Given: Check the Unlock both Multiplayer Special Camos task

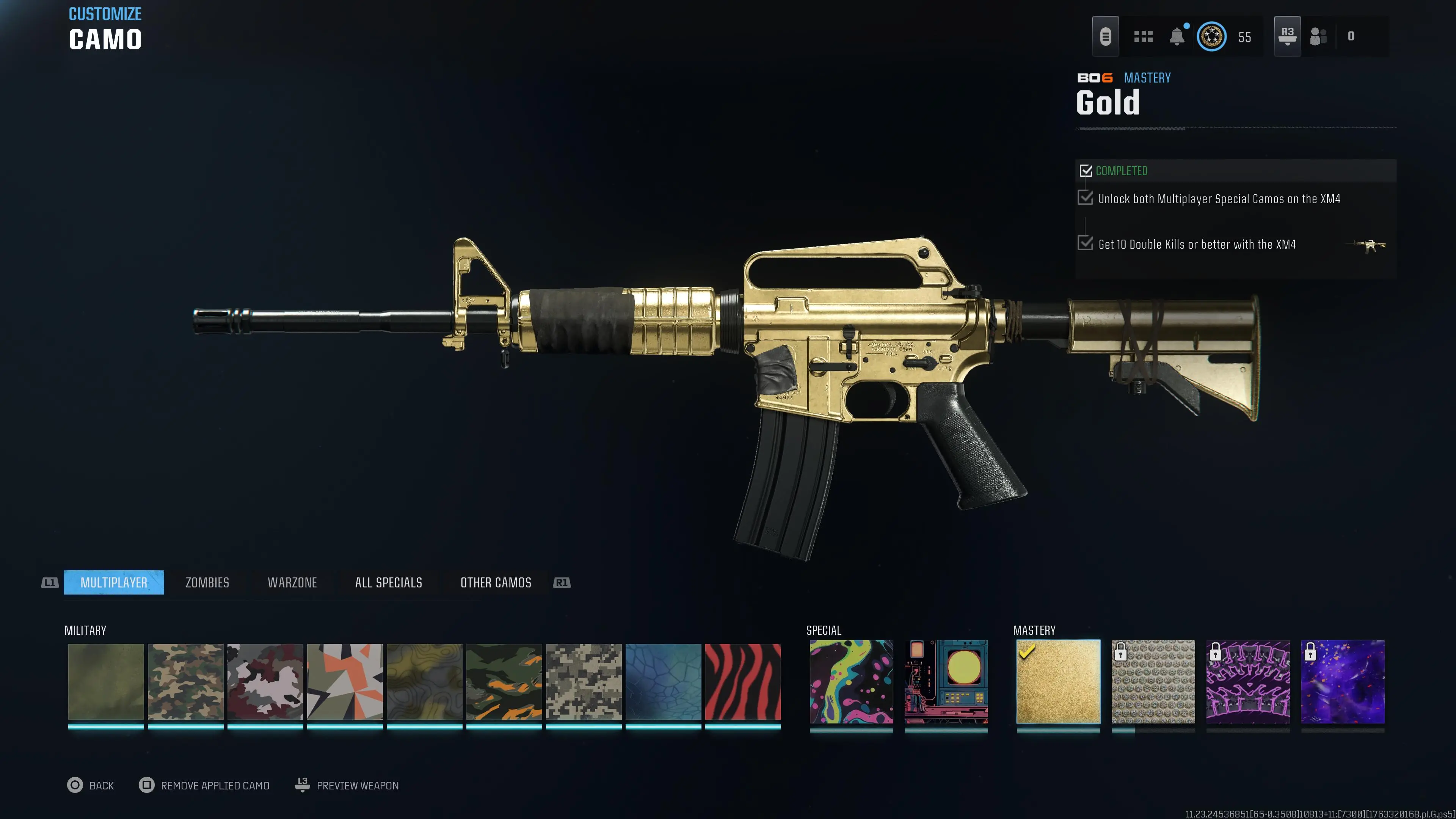Looking at the screenshot, I should [1085, 198].
